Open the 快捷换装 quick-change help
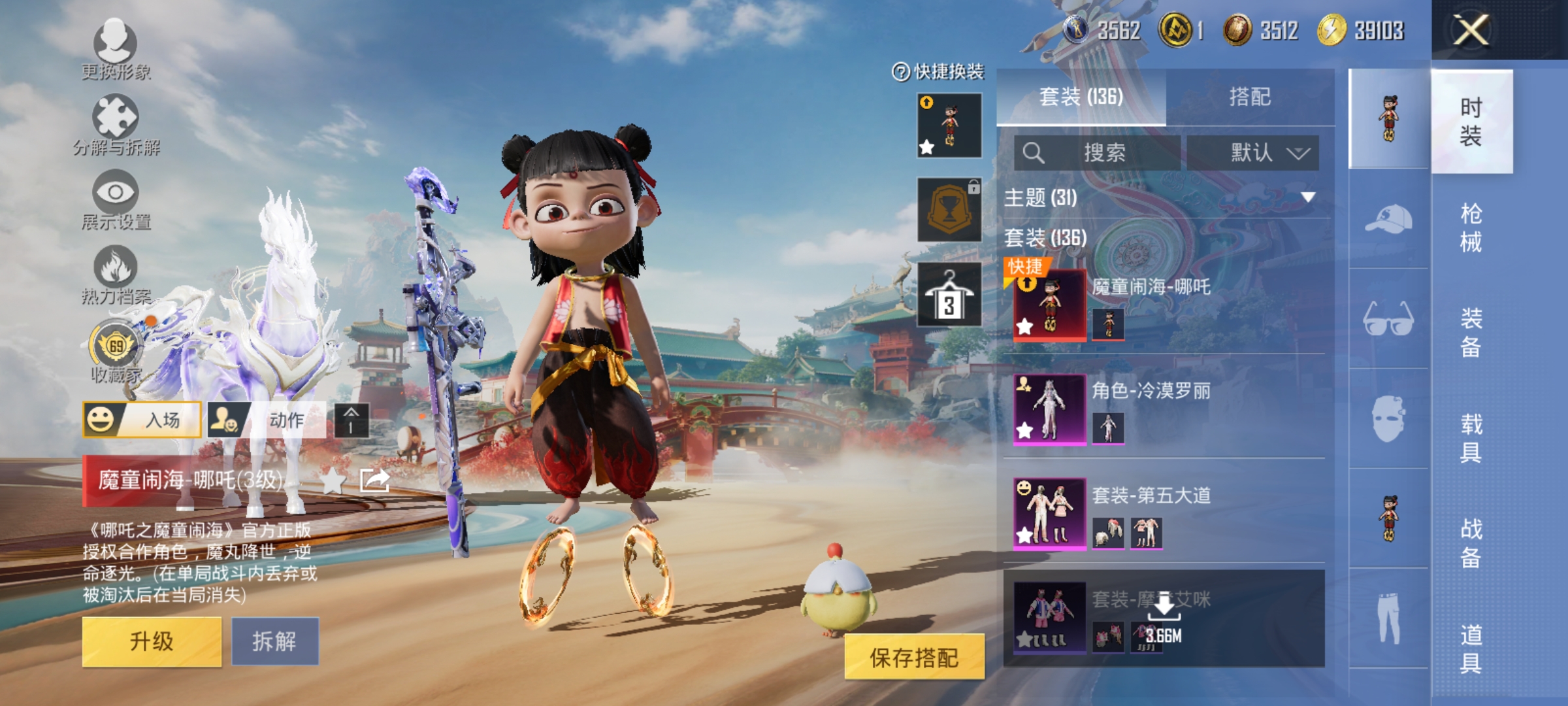 (938, 71)
